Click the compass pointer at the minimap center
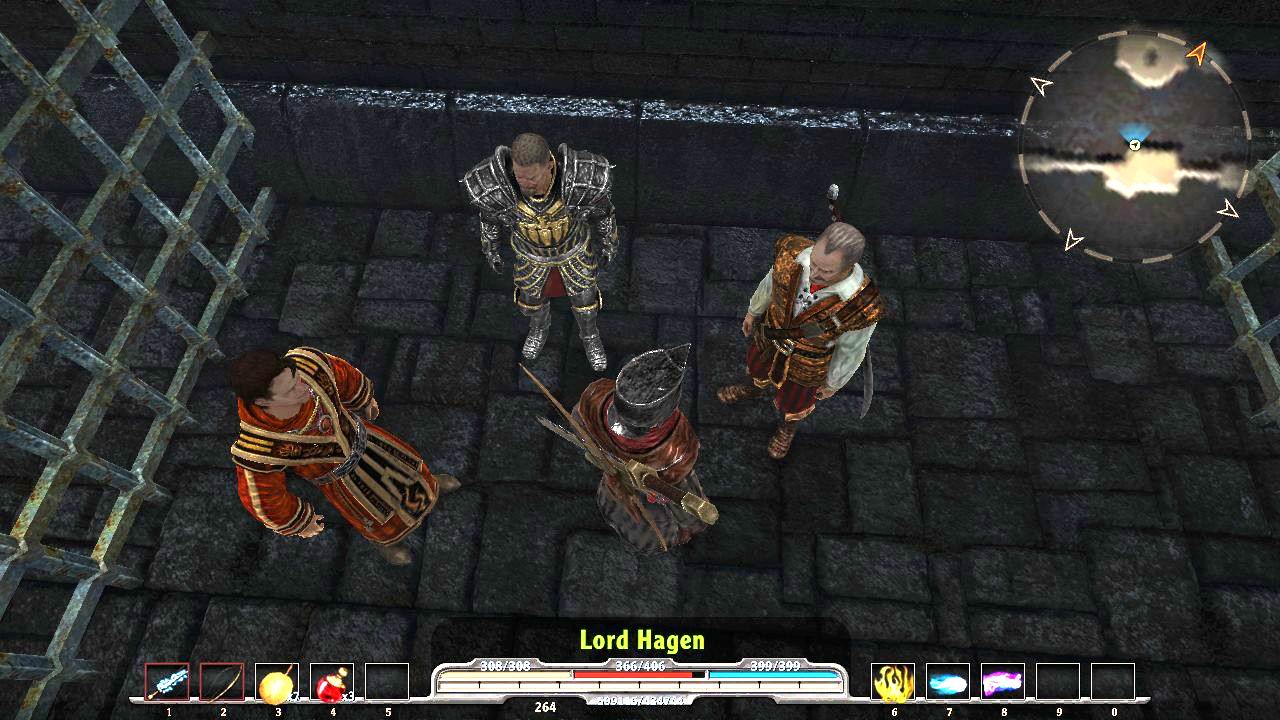The image size is (1280, 720). [x=1135, y=143]
